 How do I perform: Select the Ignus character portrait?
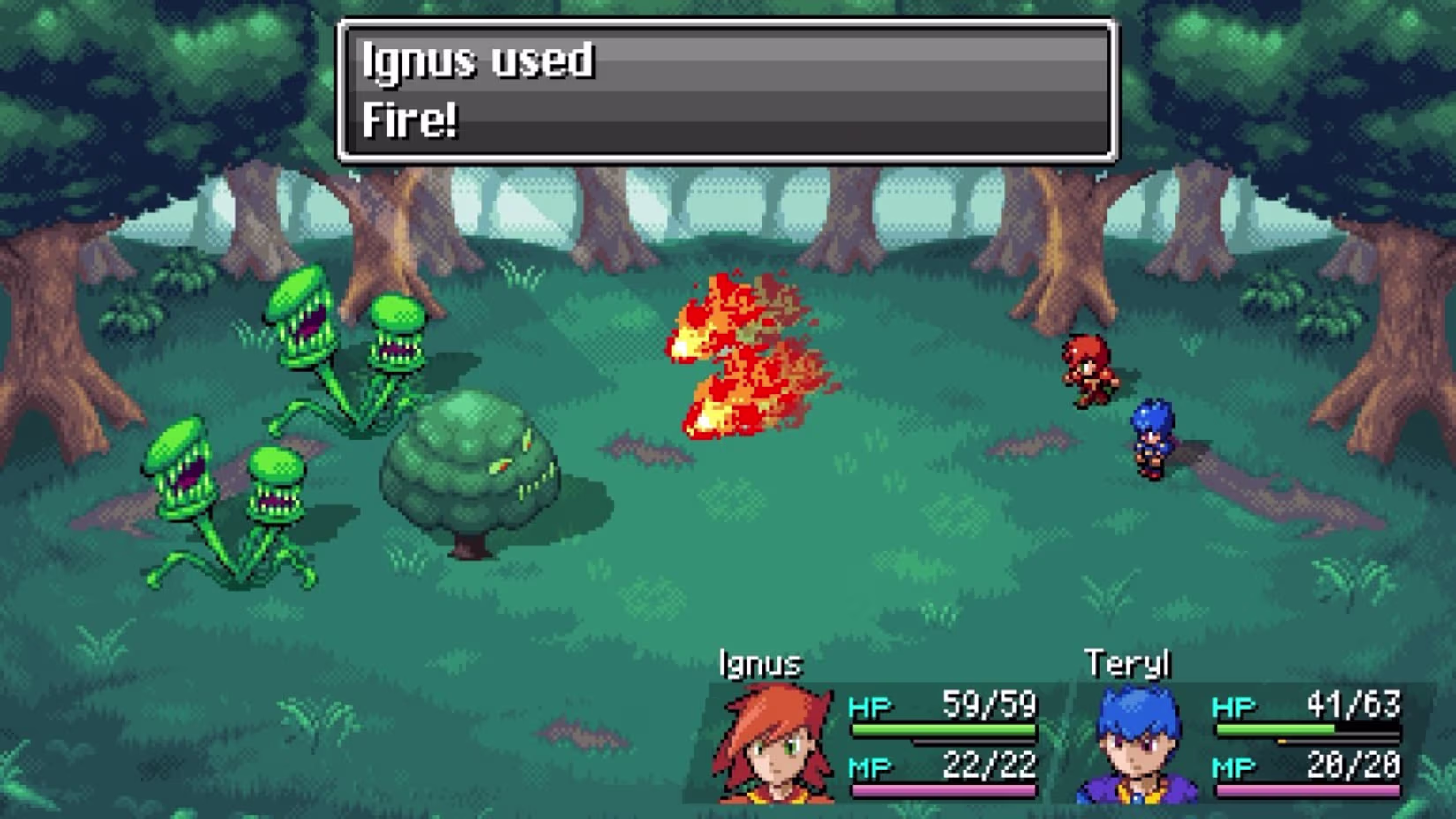774,744
